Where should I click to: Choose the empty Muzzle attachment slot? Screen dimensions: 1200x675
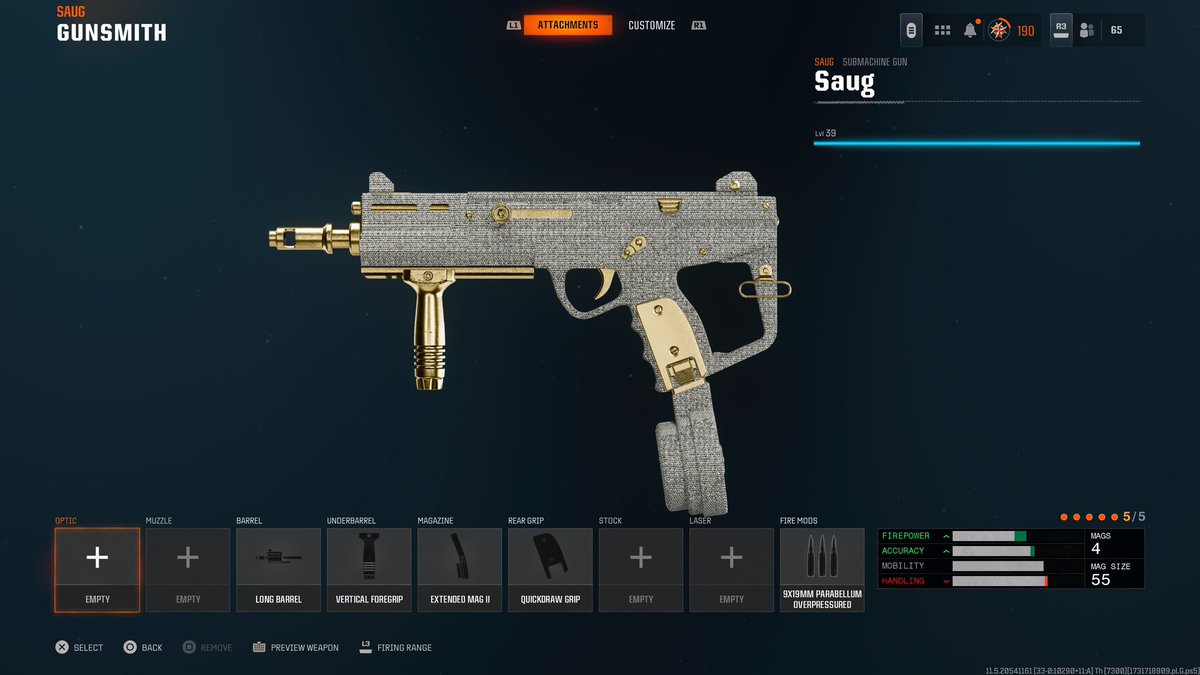[x=188, y=569]
